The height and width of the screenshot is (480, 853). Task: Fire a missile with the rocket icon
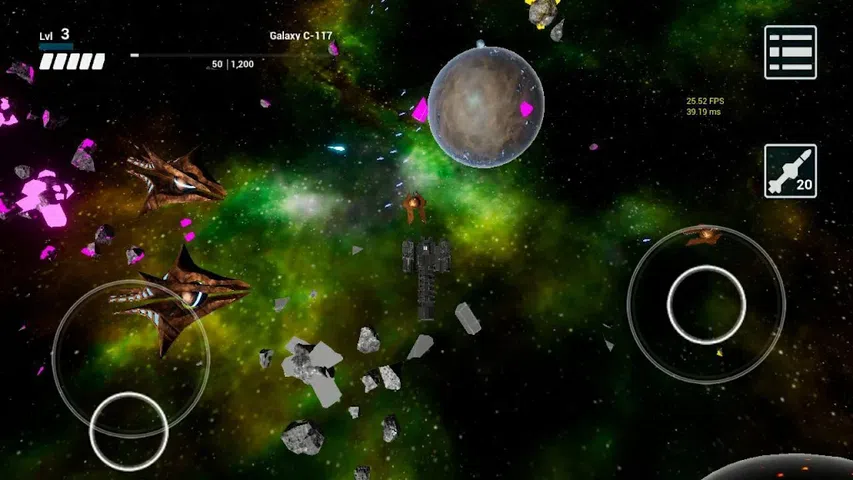pos(790,171)
